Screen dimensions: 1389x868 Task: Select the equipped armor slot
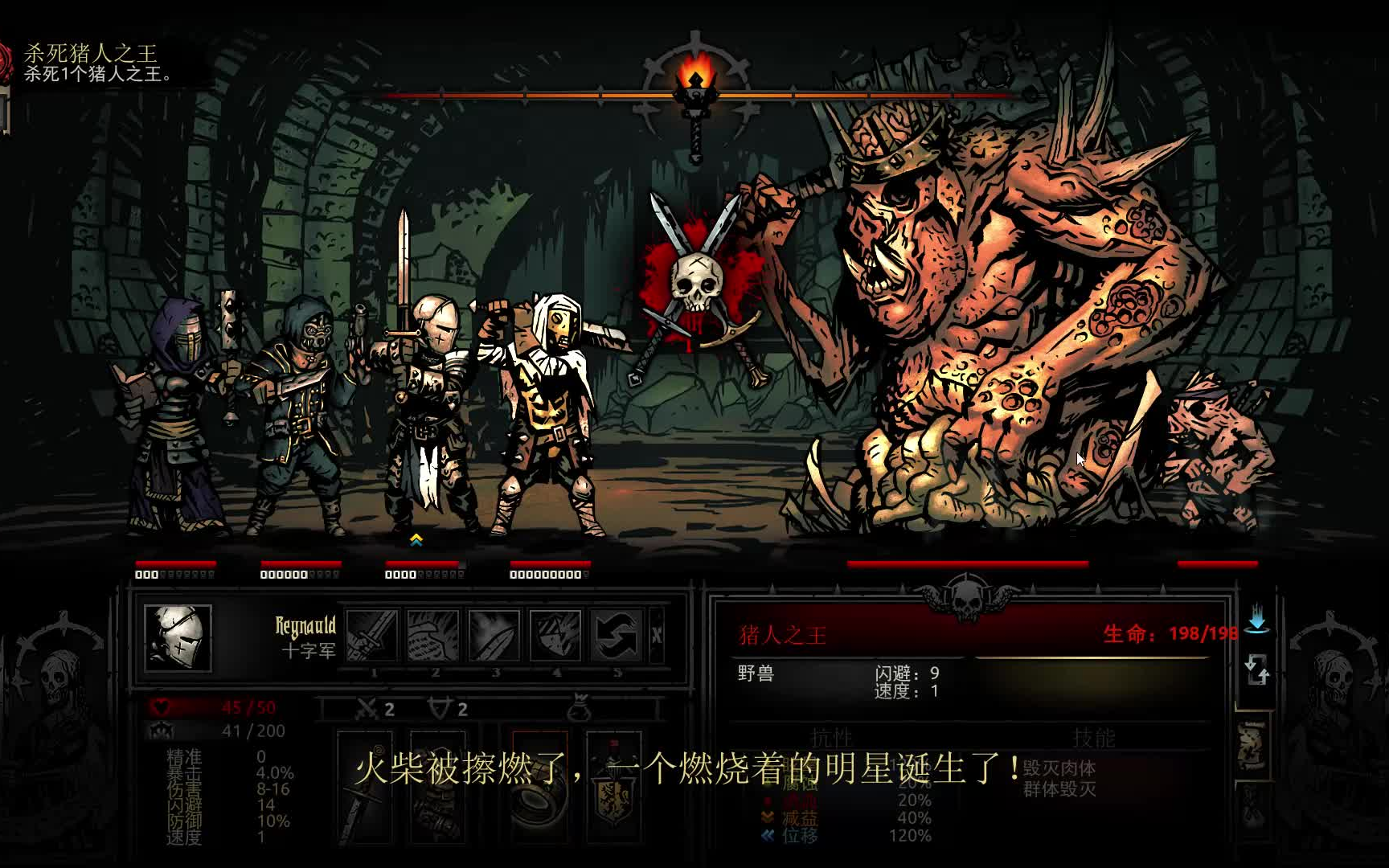[438, 788]
